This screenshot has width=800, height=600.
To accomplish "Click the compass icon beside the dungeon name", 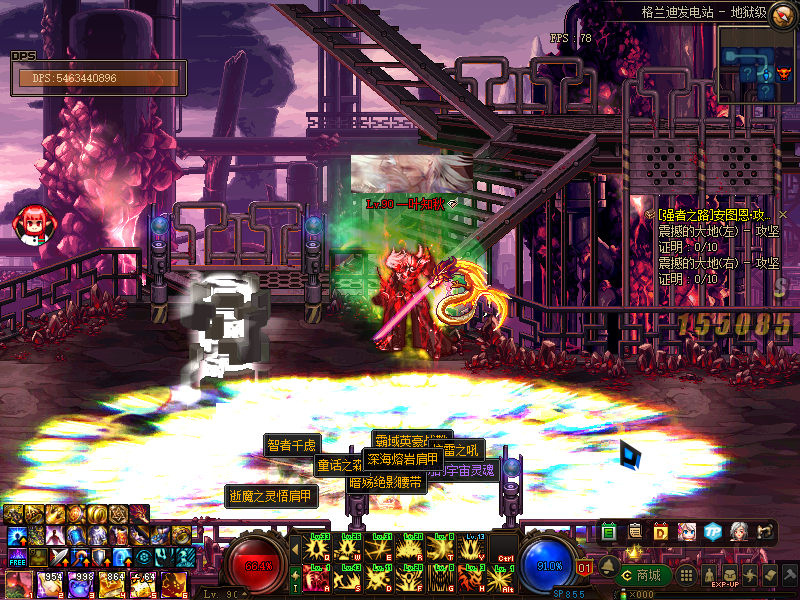I will point(781,13).
